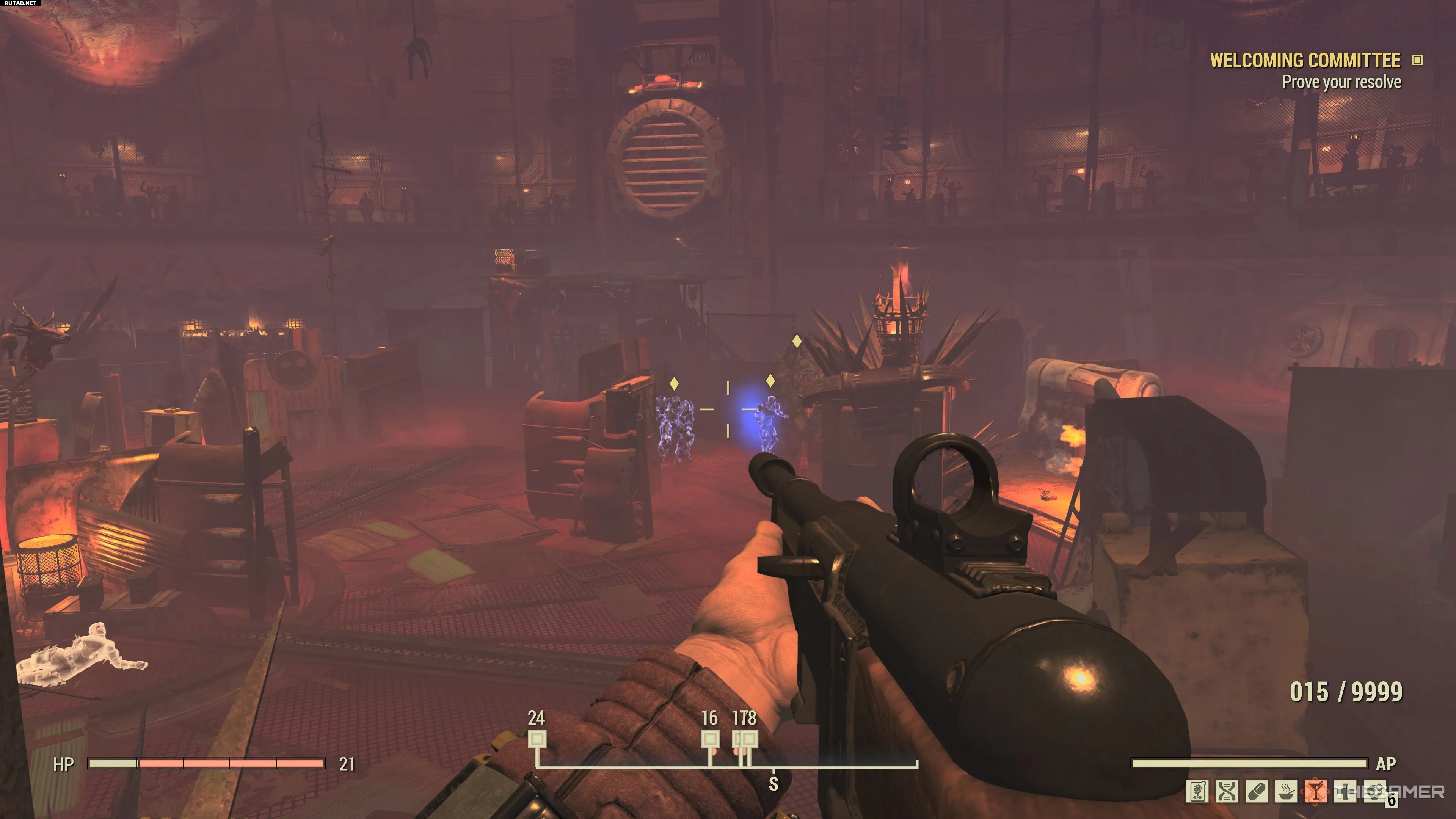Click the perk card status icon
Screen dimensions: 1456x819
[x=1197, y=792]
